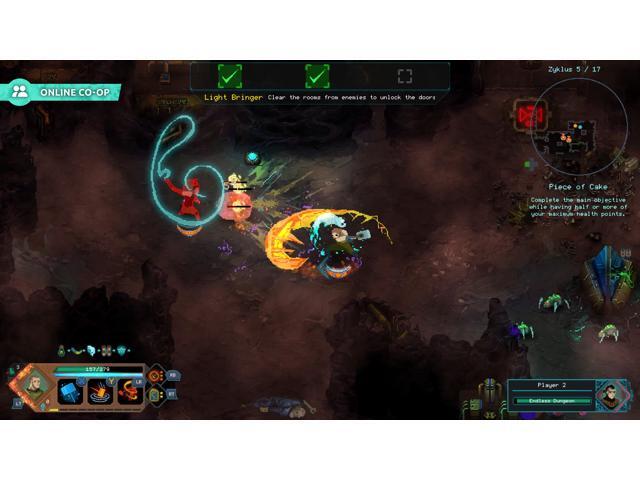Open the circular minimap
This screenshot has height=480, width=640.
(x=577, y=130)
